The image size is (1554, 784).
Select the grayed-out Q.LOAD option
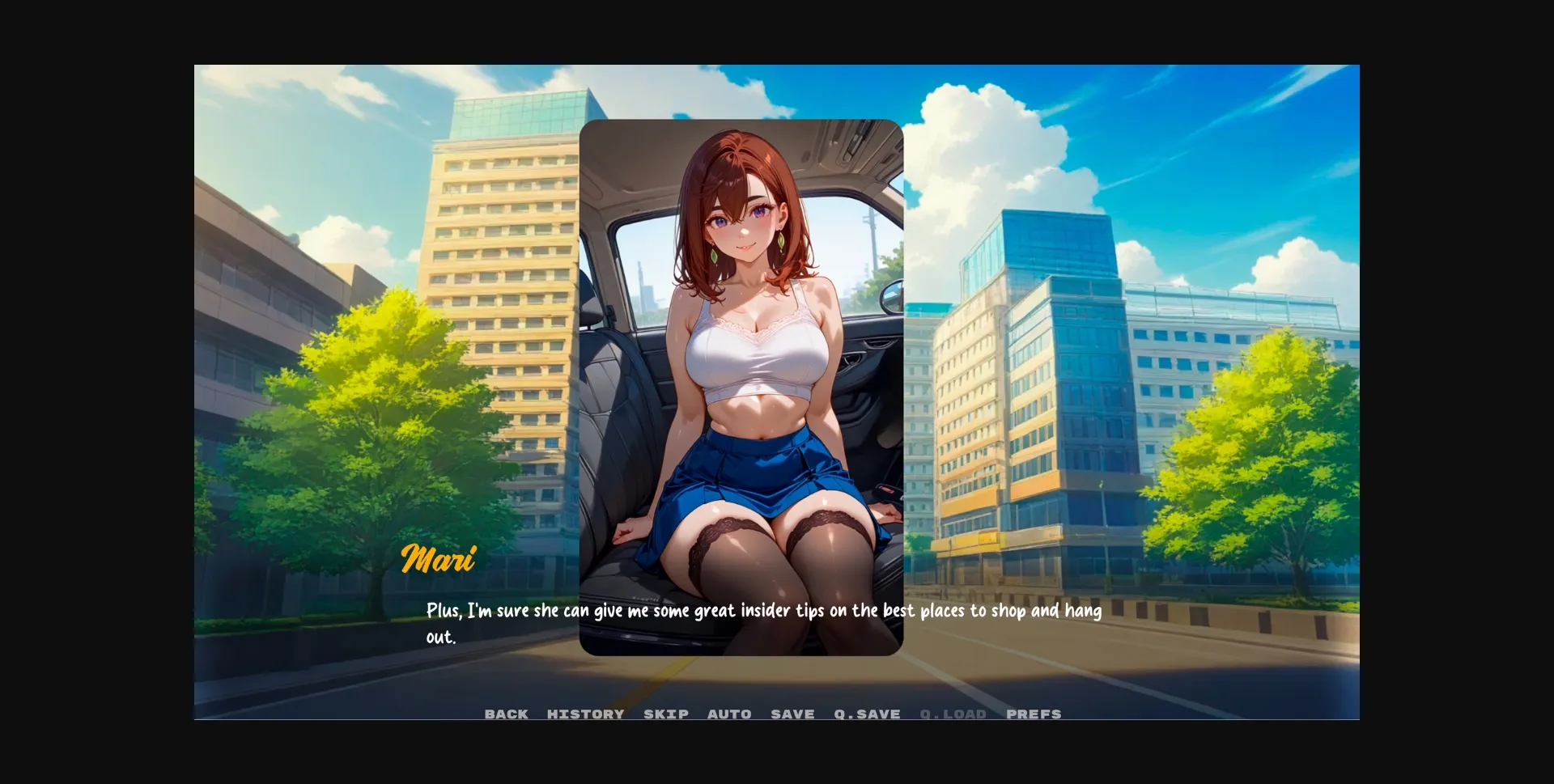click(x=953, y=714)
